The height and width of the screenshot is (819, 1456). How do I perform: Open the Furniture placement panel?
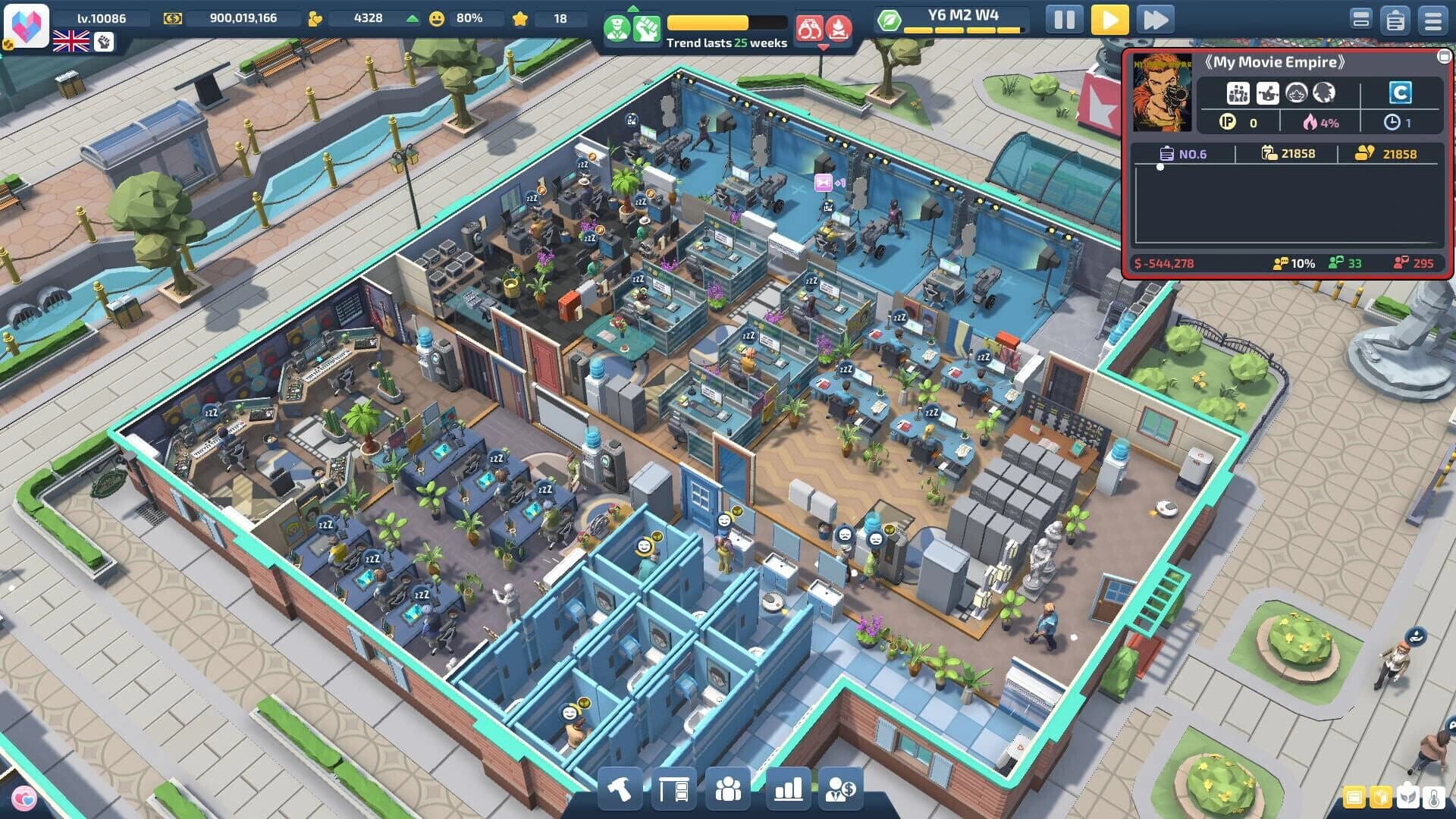click(x=675, y=789)
